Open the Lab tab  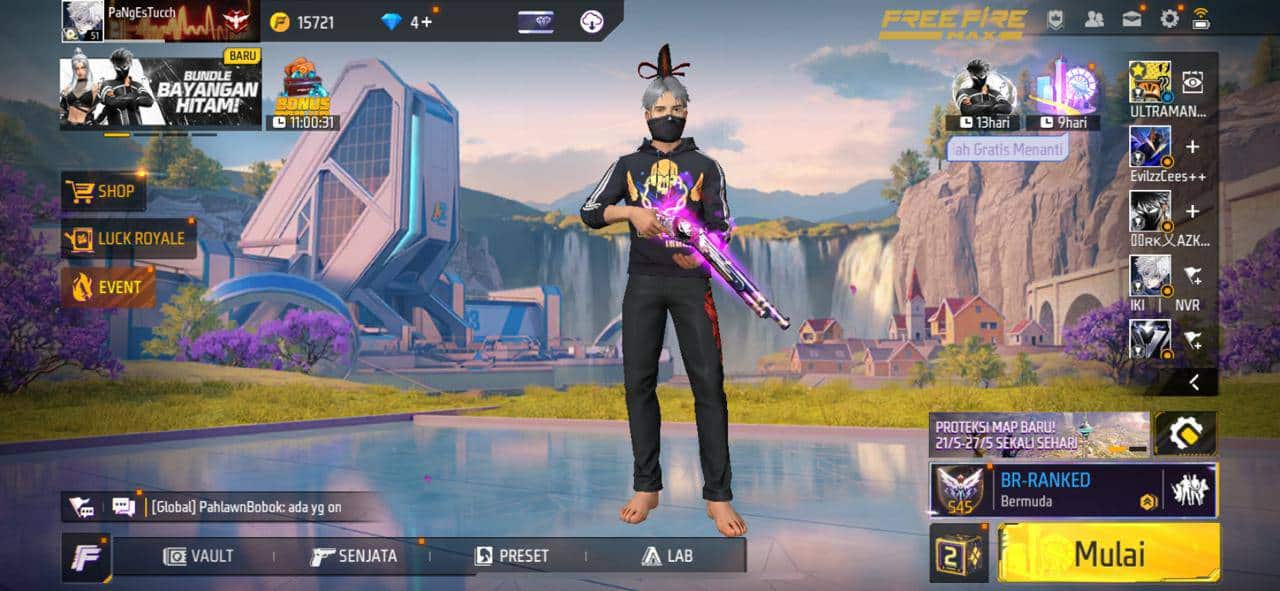point(667,556)
